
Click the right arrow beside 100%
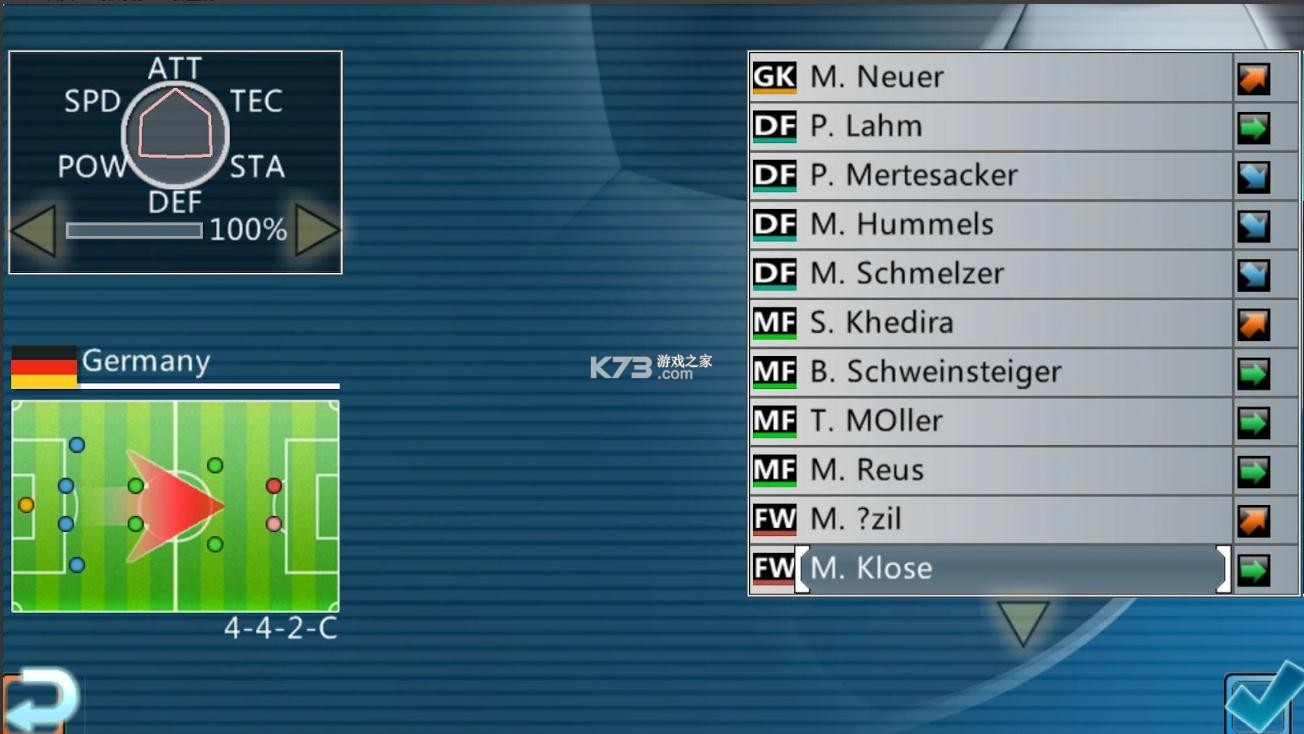click(x=317, y=231)
